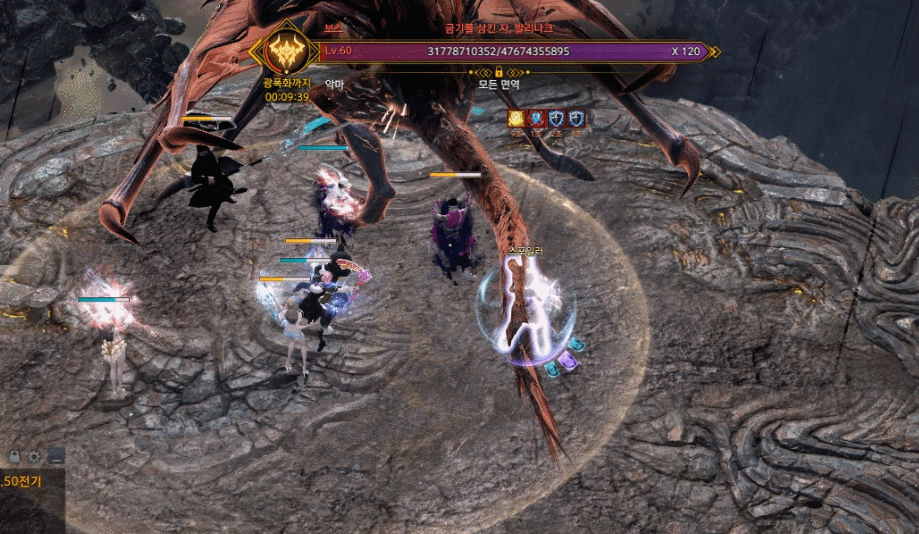Inspect the red-ringed blue gem buff icon
Viewport: 919px width, 534px height.
click(x=536, y=118)
